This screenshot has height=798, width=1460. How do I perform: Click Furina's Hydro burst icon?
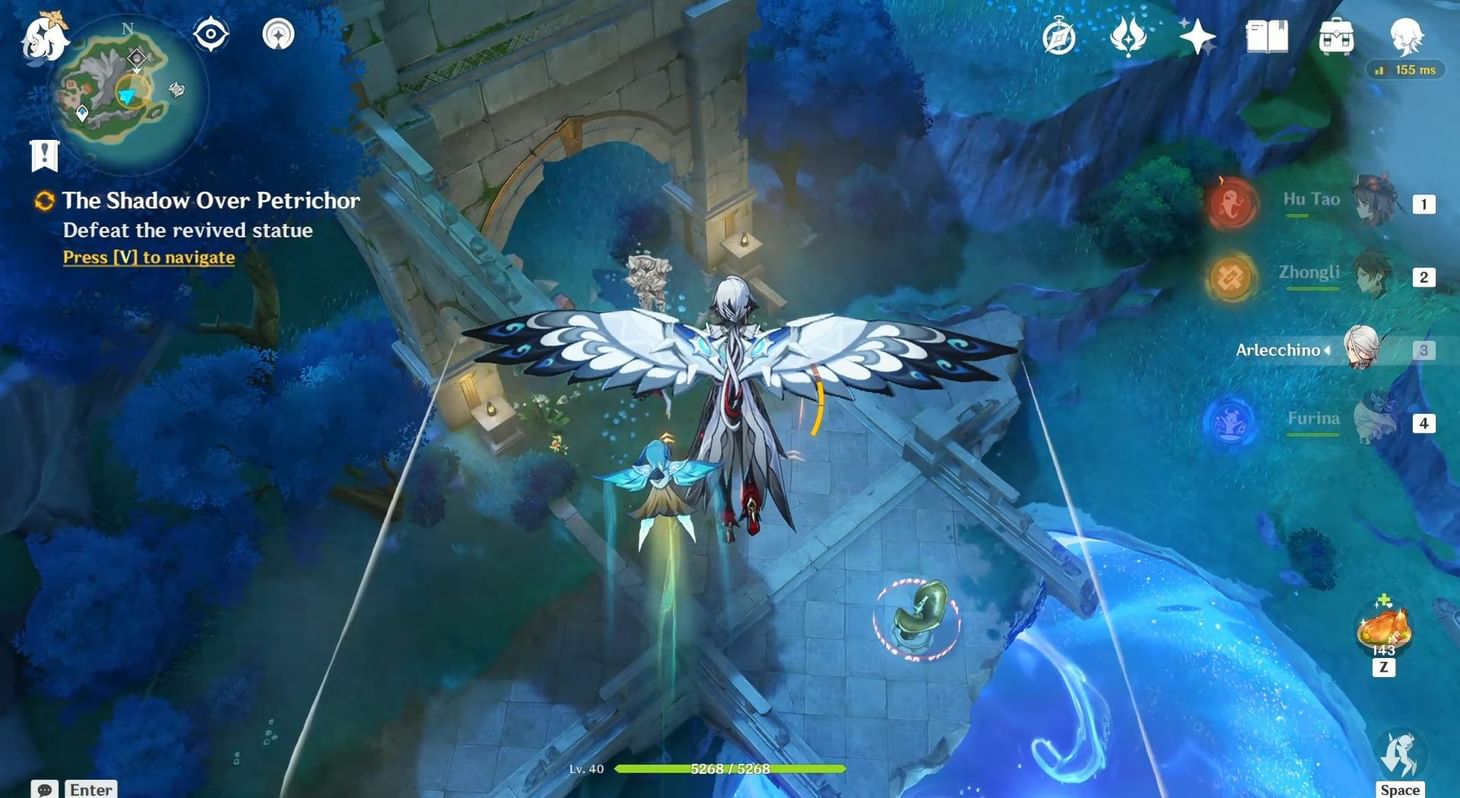[1229, 421]
